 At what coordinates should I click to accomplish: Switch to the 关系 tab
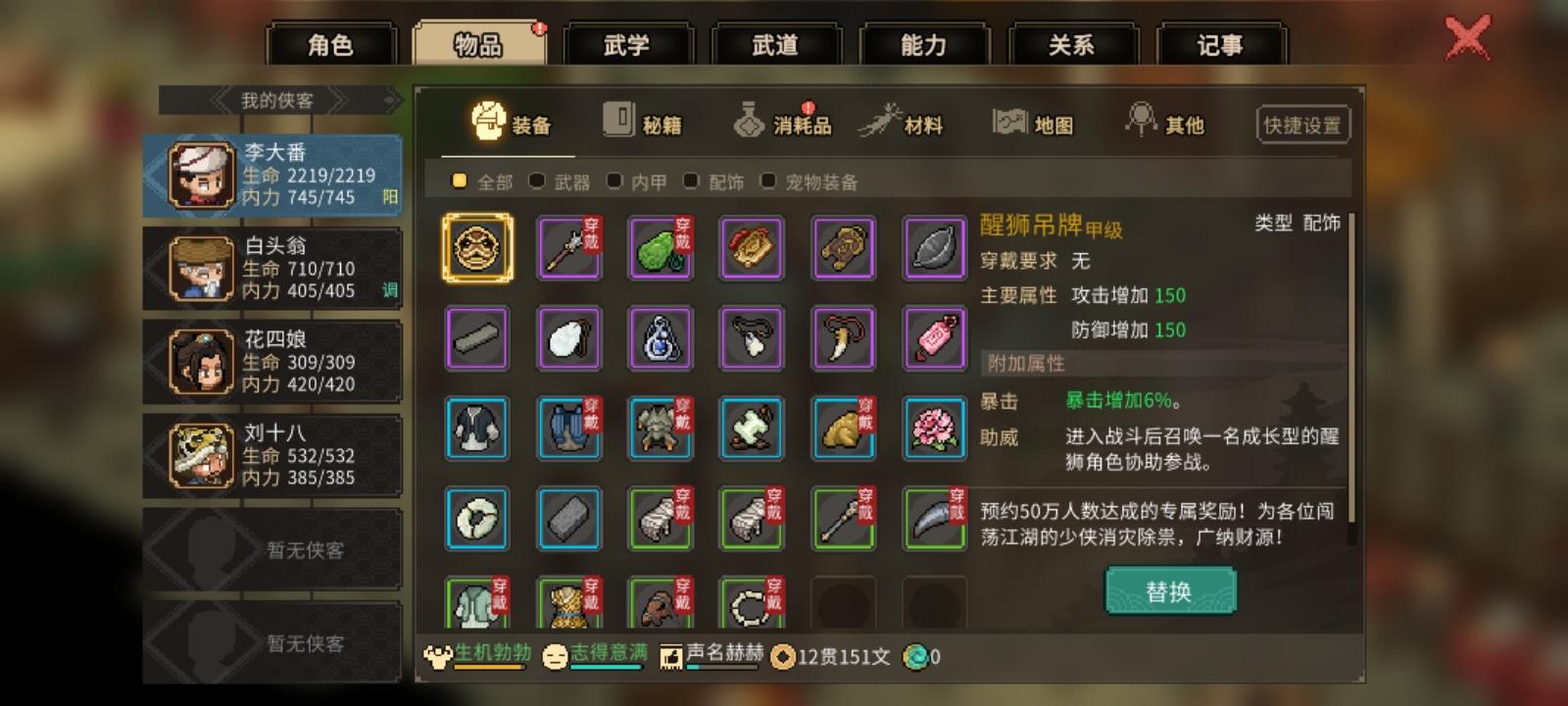pyautogui.click(x=1074, y=43)
